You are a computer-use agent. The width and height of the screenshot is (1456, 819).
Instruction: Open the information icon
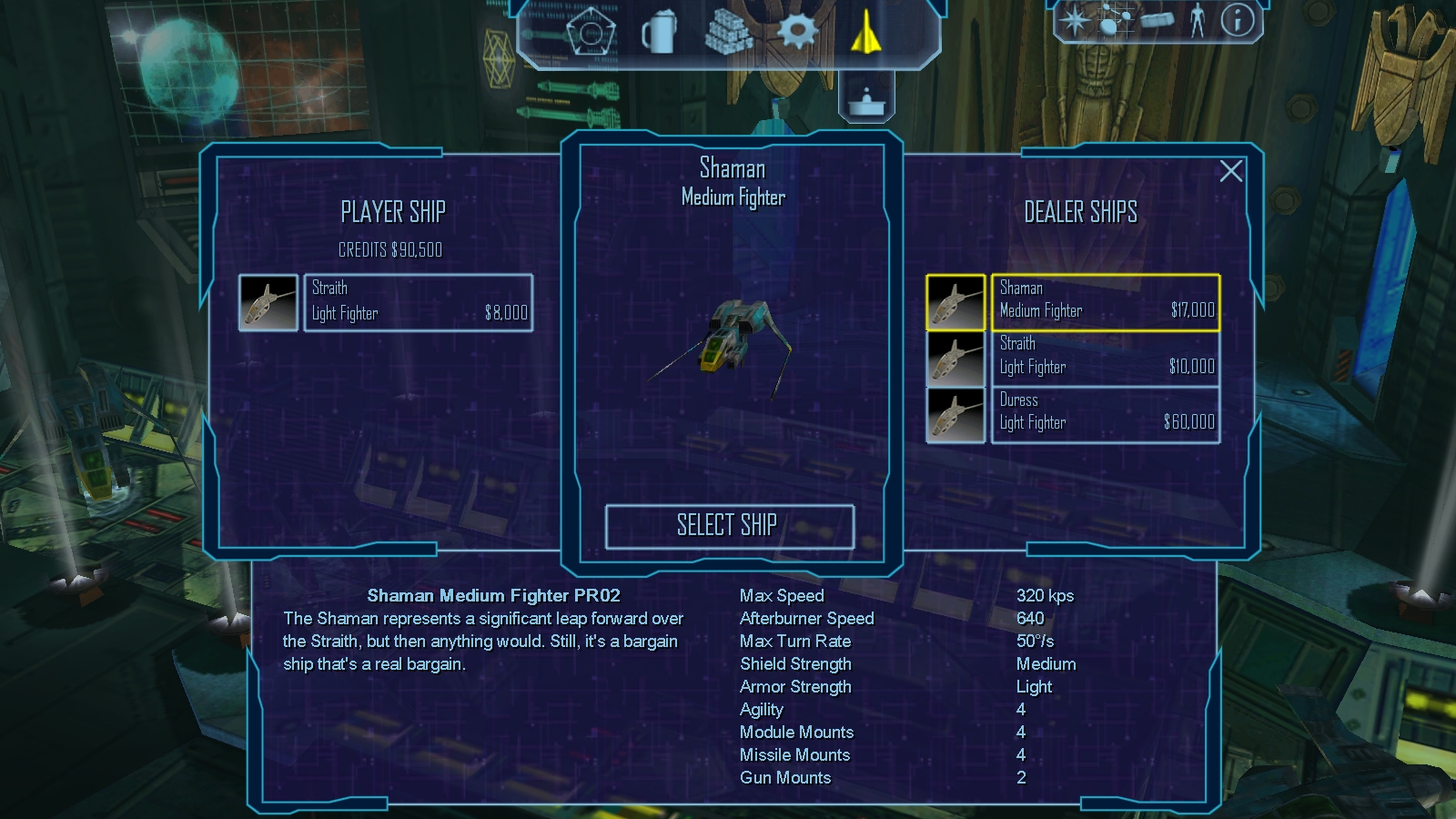pyautogui.click(x=1237, y=20)
